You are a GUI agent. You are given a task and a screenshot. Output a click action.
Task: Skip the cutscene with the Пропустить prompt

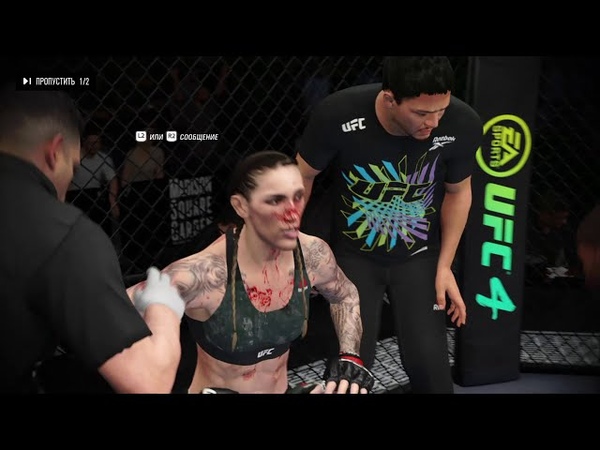coord(55,81)
